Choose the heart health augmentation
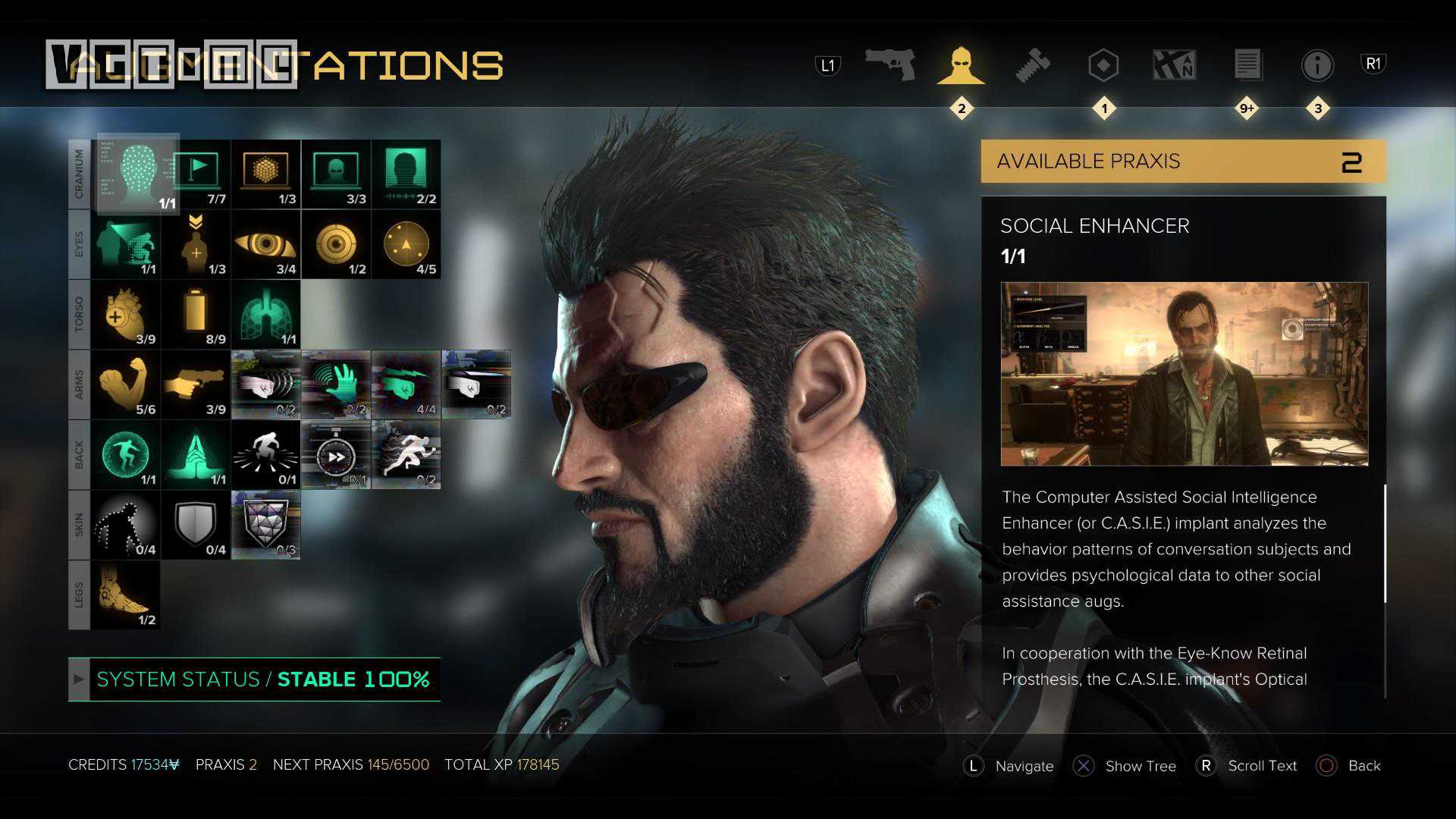This screenshot has height=819, width=1456. coord(125,314)
